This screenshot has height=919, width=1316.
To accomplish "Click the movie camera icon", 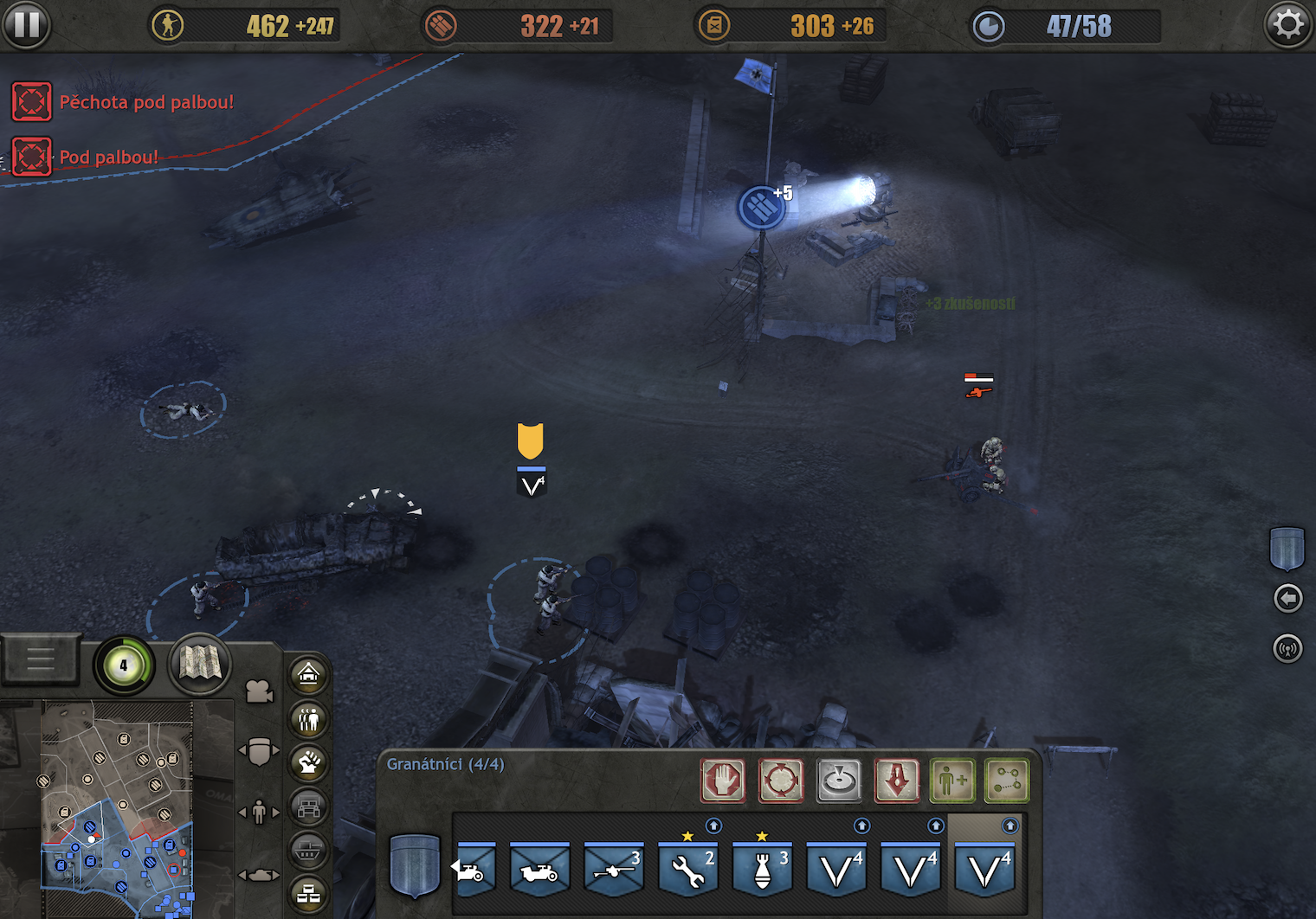I will (x=259, y=691).
